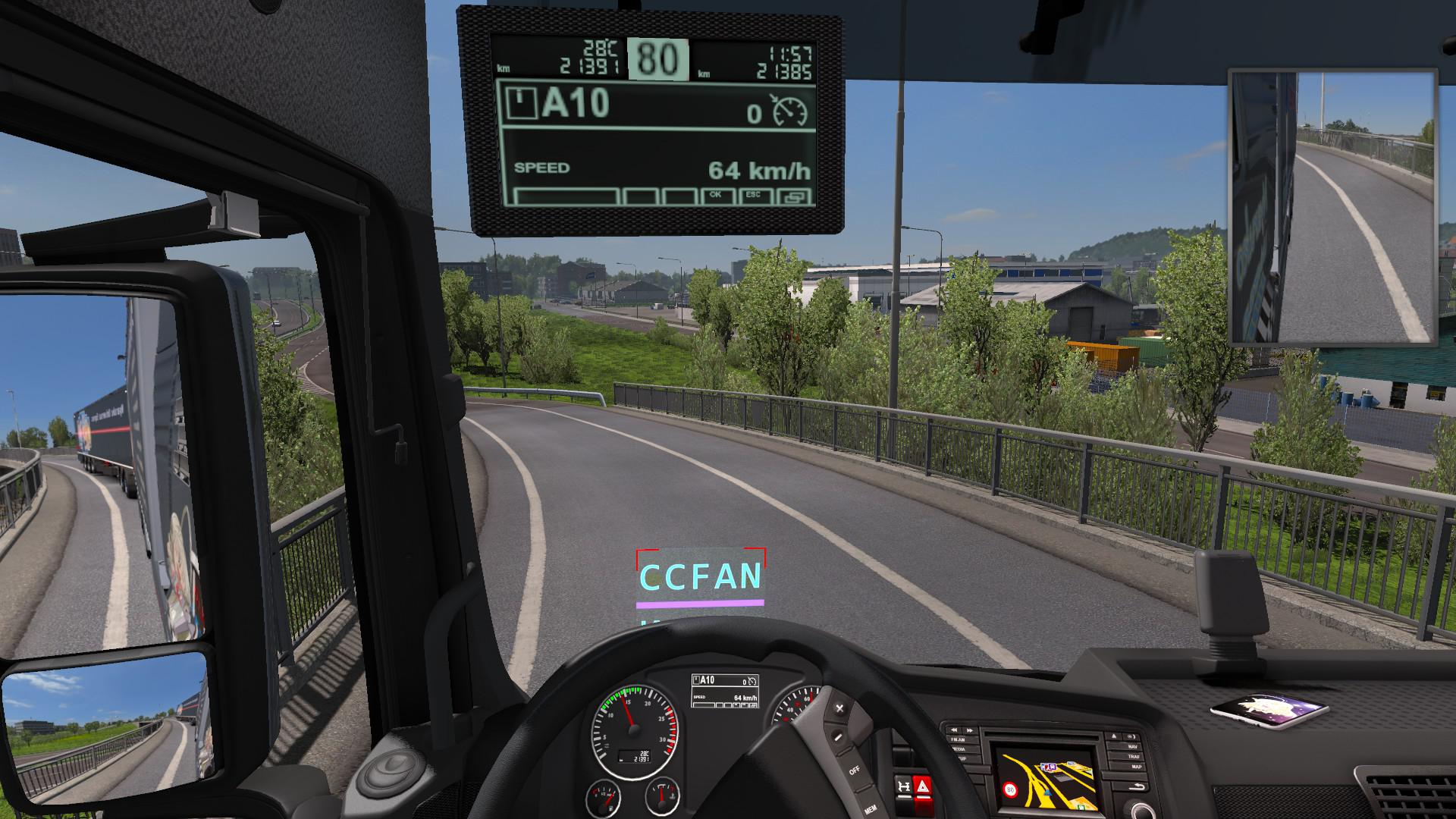
Task: Select the CCFAN player name tag
Action: click(x=701, y=577)
